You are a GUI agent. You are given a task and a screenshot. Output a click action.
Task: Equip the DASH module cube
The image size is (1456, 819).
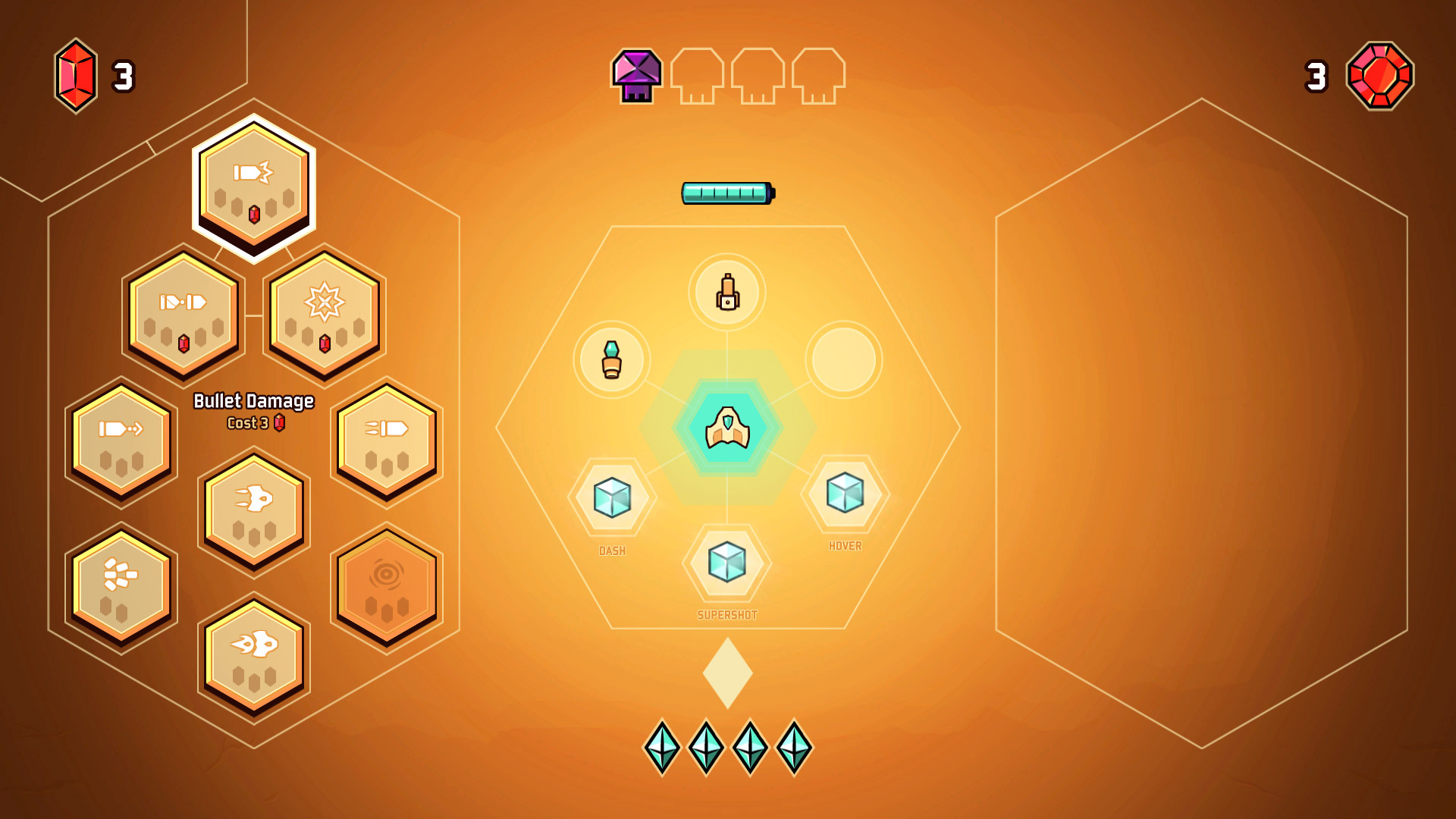pos(611,498)
